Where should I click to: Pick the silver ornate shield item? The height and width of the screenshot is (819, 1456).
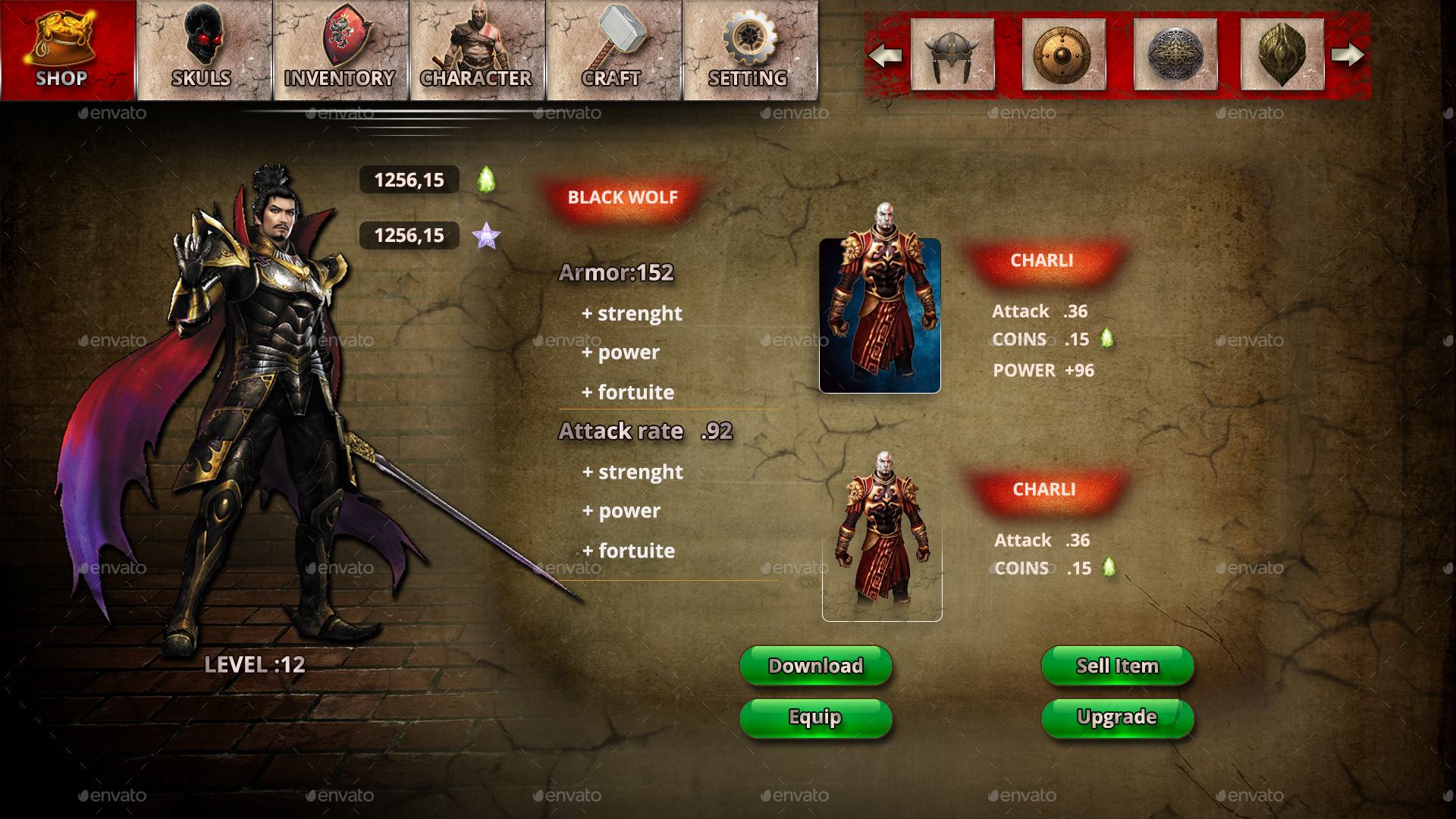coord(1175,53)
